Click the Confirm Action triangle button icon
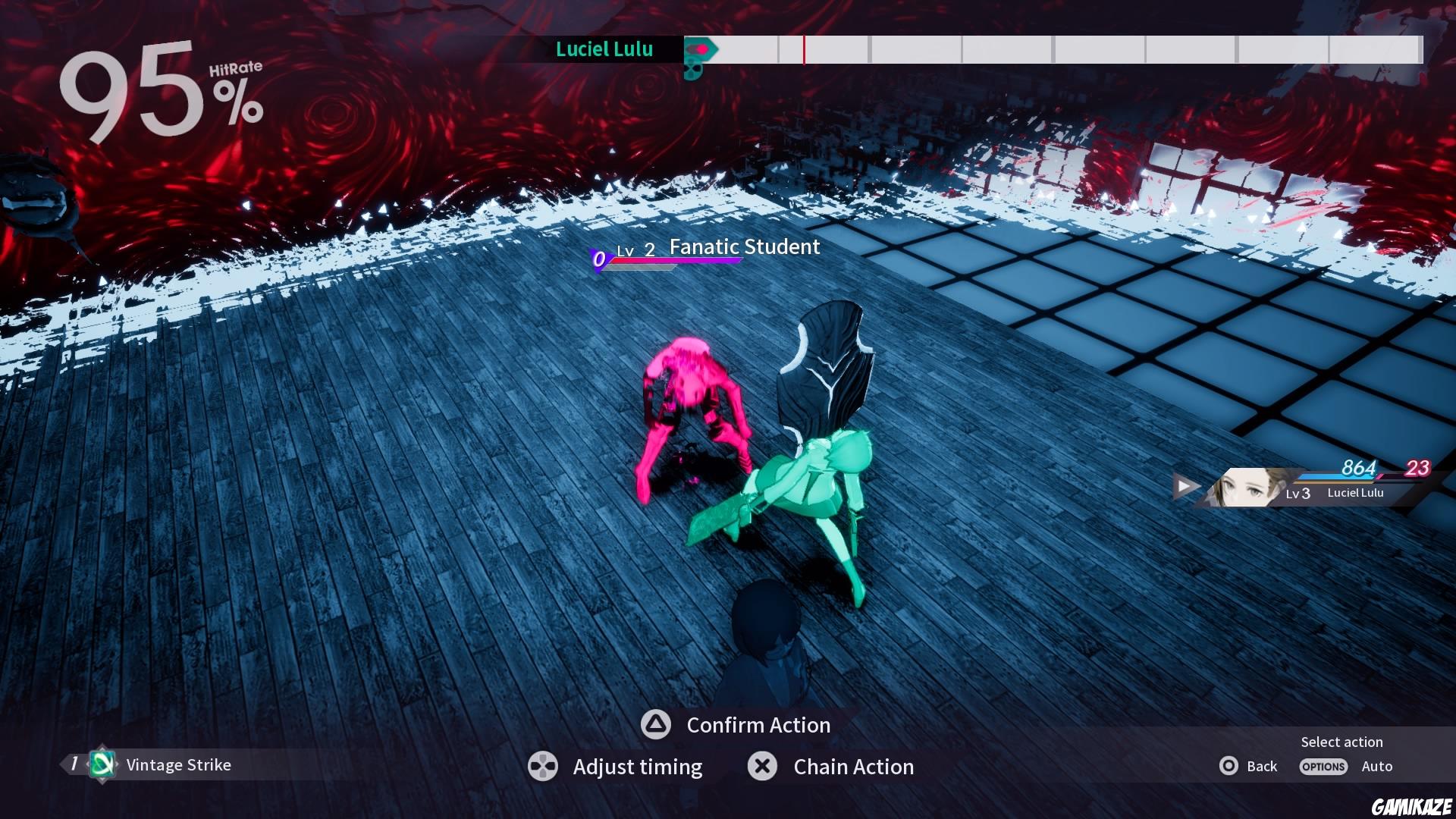 (654, 725)
